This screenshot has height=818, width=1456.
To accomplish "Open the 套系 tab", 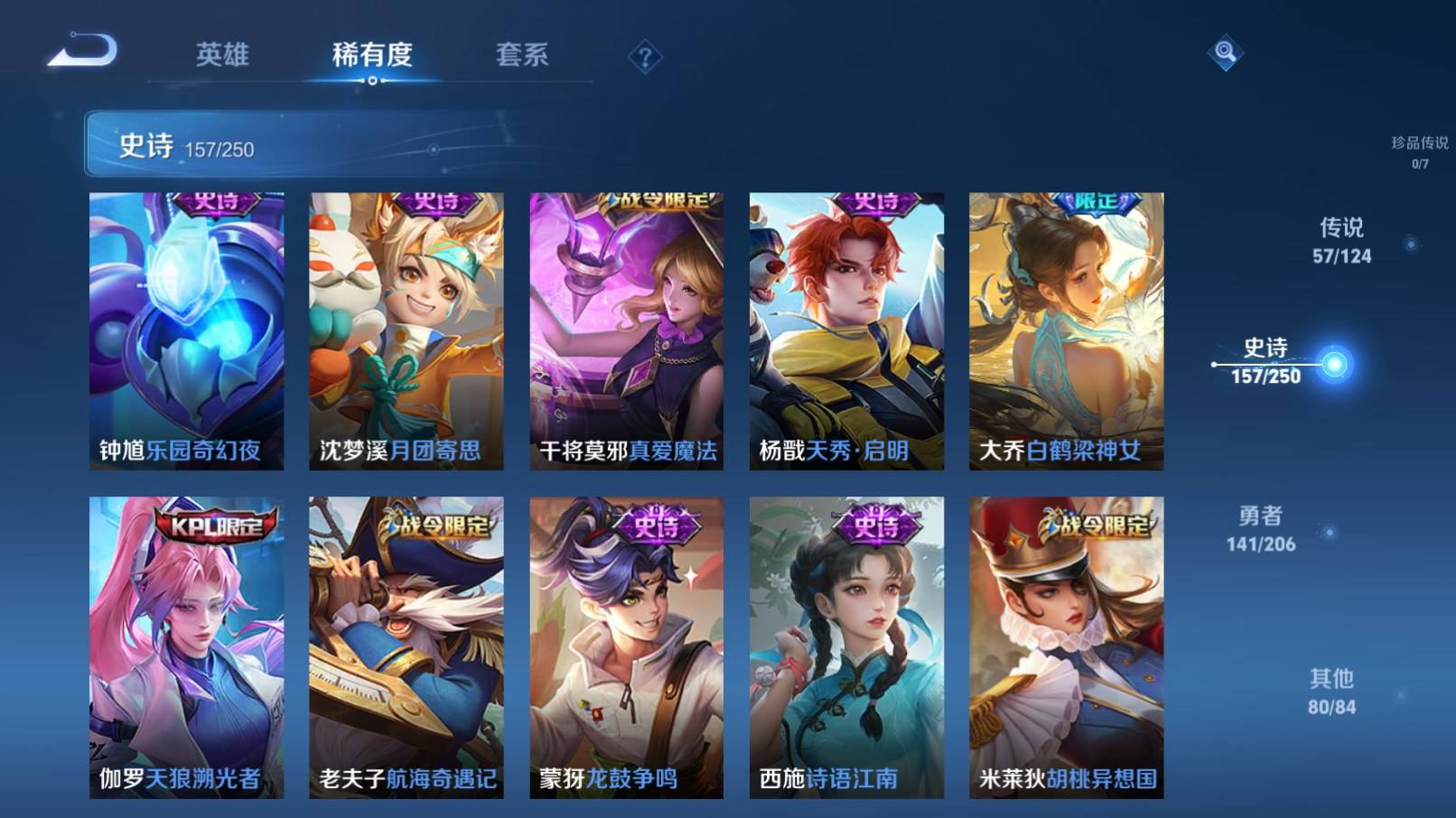I will click(522, 55).
